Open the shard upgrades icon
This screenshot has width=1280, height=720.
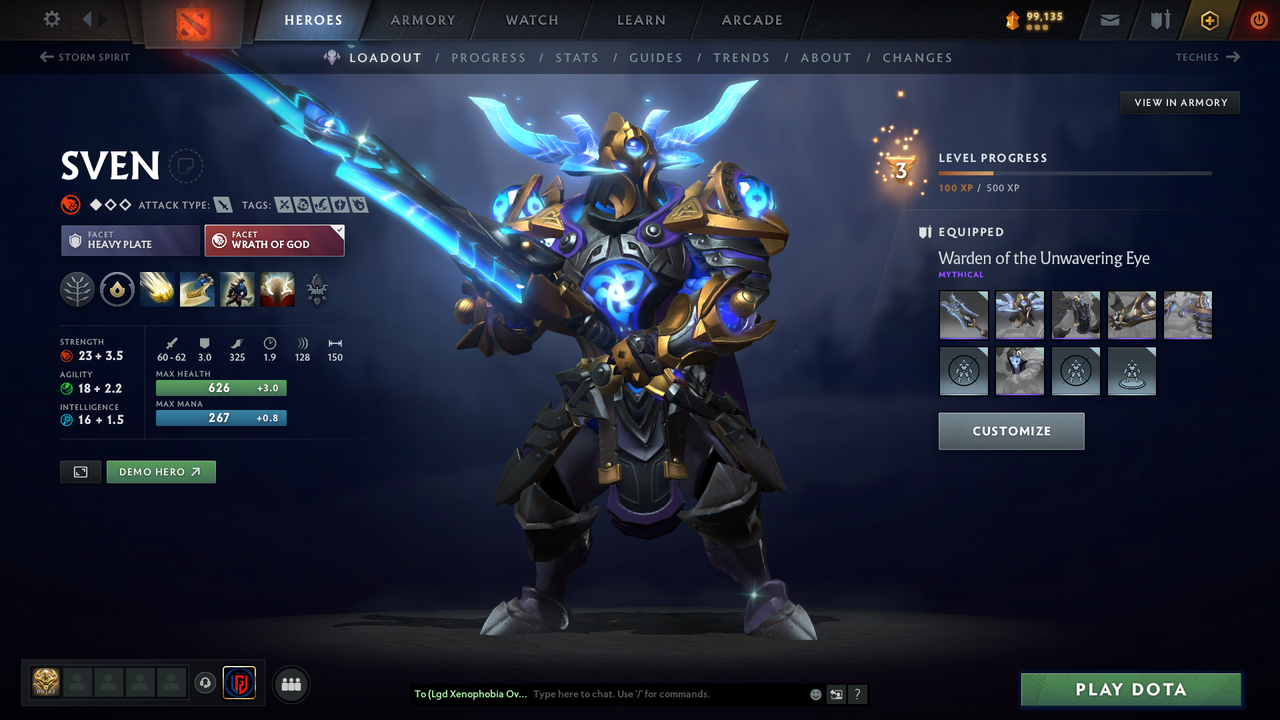(x=117, y=290)
